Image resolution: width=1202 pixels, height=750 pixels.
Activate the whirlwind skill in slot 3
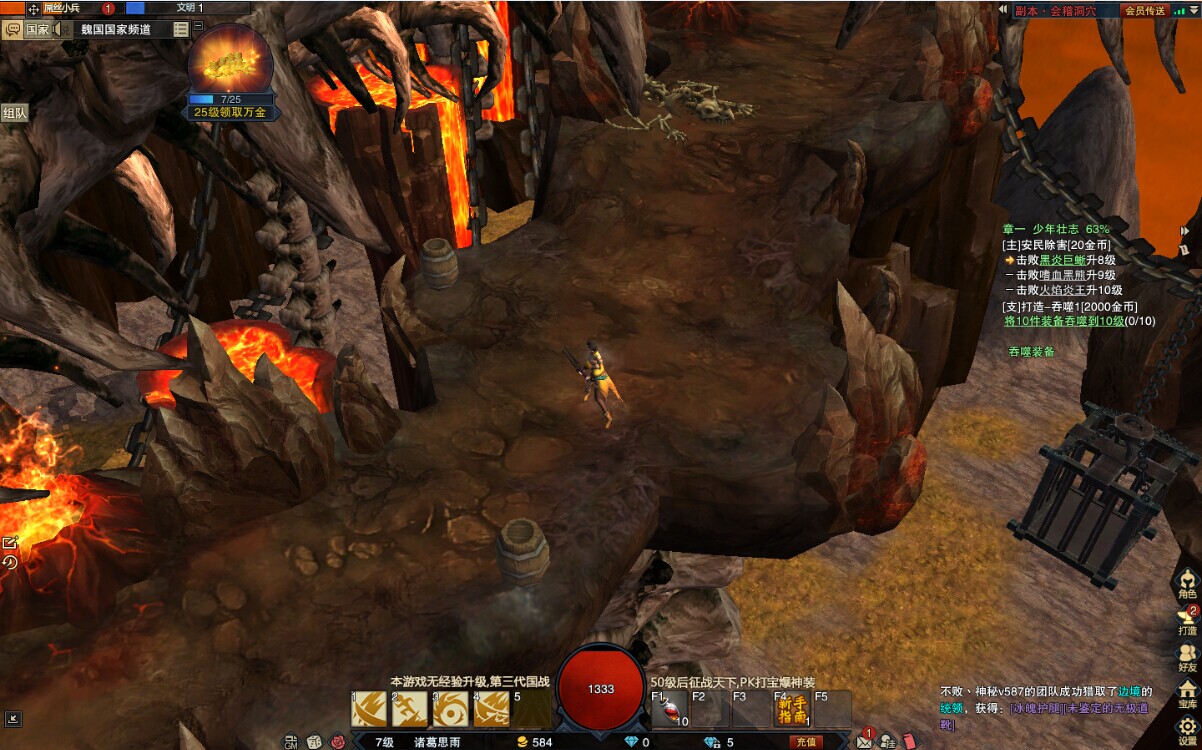tap(451, 709)
